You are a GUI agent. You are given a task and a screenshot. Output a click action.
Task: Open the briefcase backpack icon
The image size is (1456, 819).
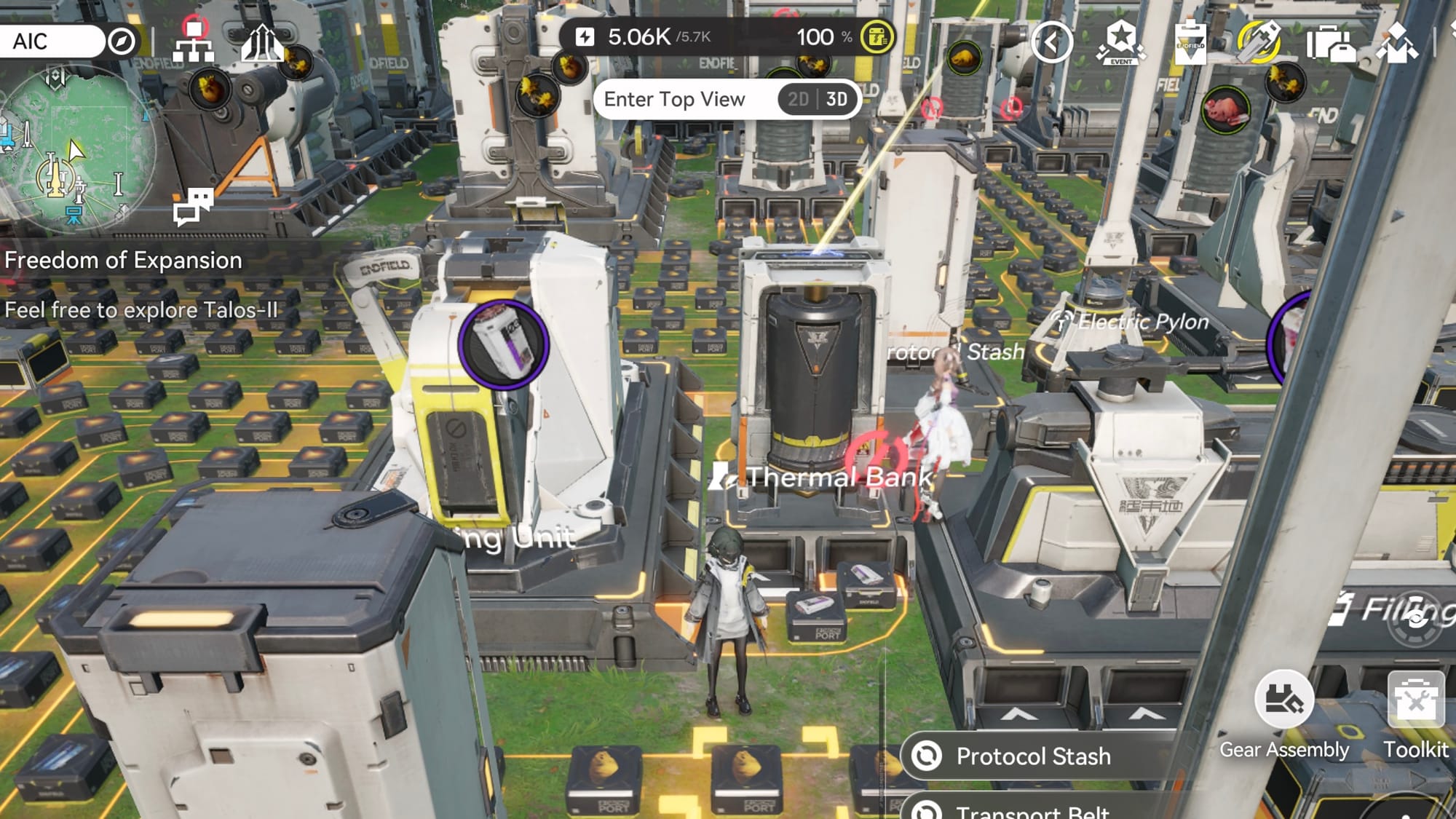(1330, 44)
